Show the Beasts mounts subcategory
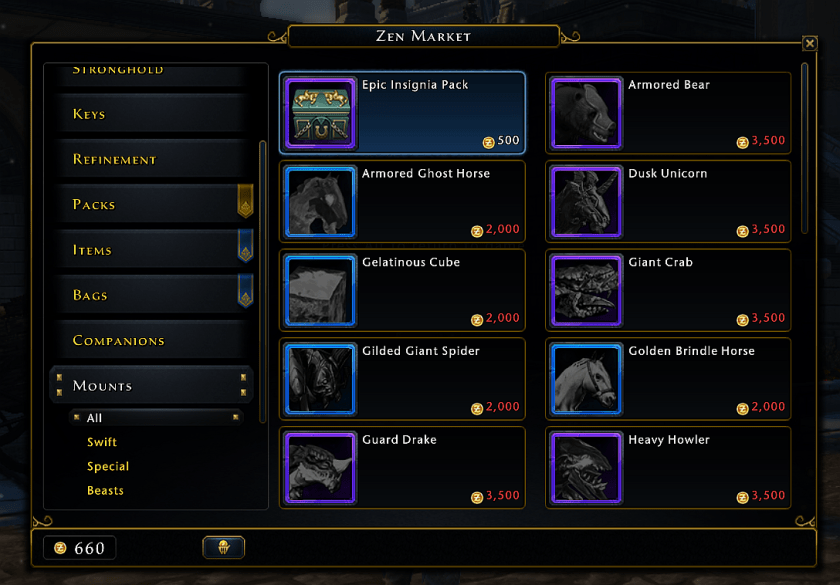The height and width of the screenshot is (585, 840). point(105,491)
